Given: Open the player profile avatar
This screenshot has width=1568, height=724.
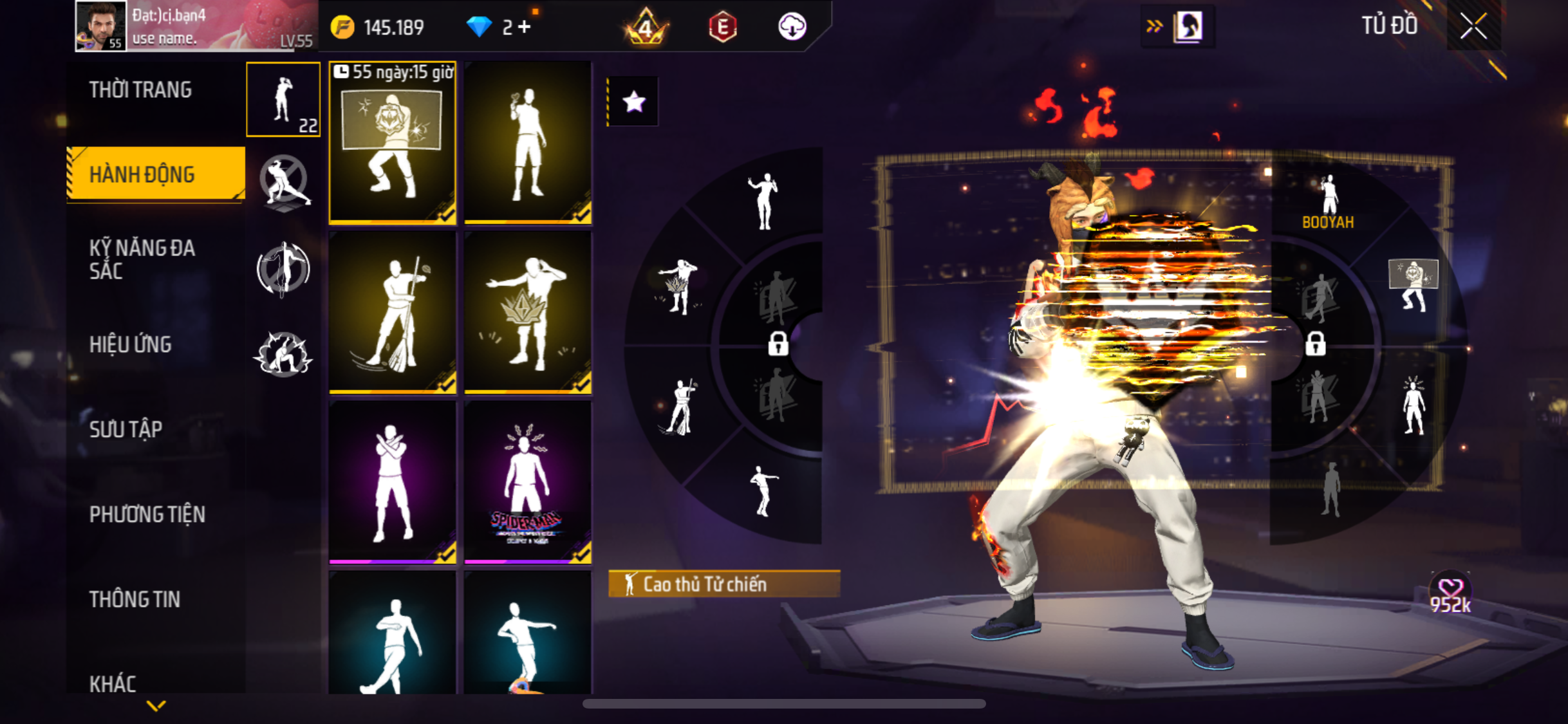Looking at the screenshot, I should coord(100,26).
